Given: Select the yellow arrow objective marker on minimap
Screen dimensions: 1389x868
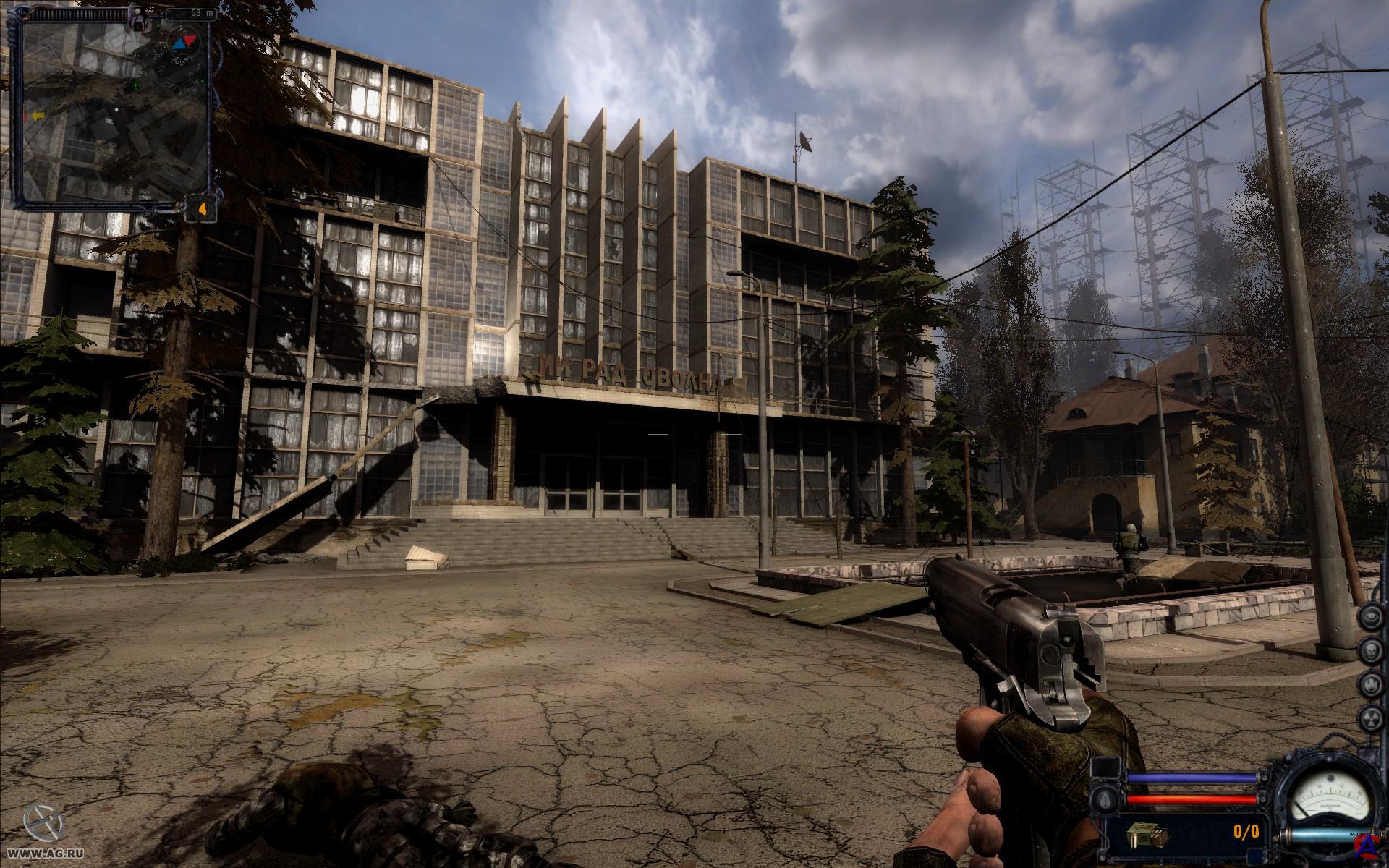Looking at the screenshot, I should [37, 115].
